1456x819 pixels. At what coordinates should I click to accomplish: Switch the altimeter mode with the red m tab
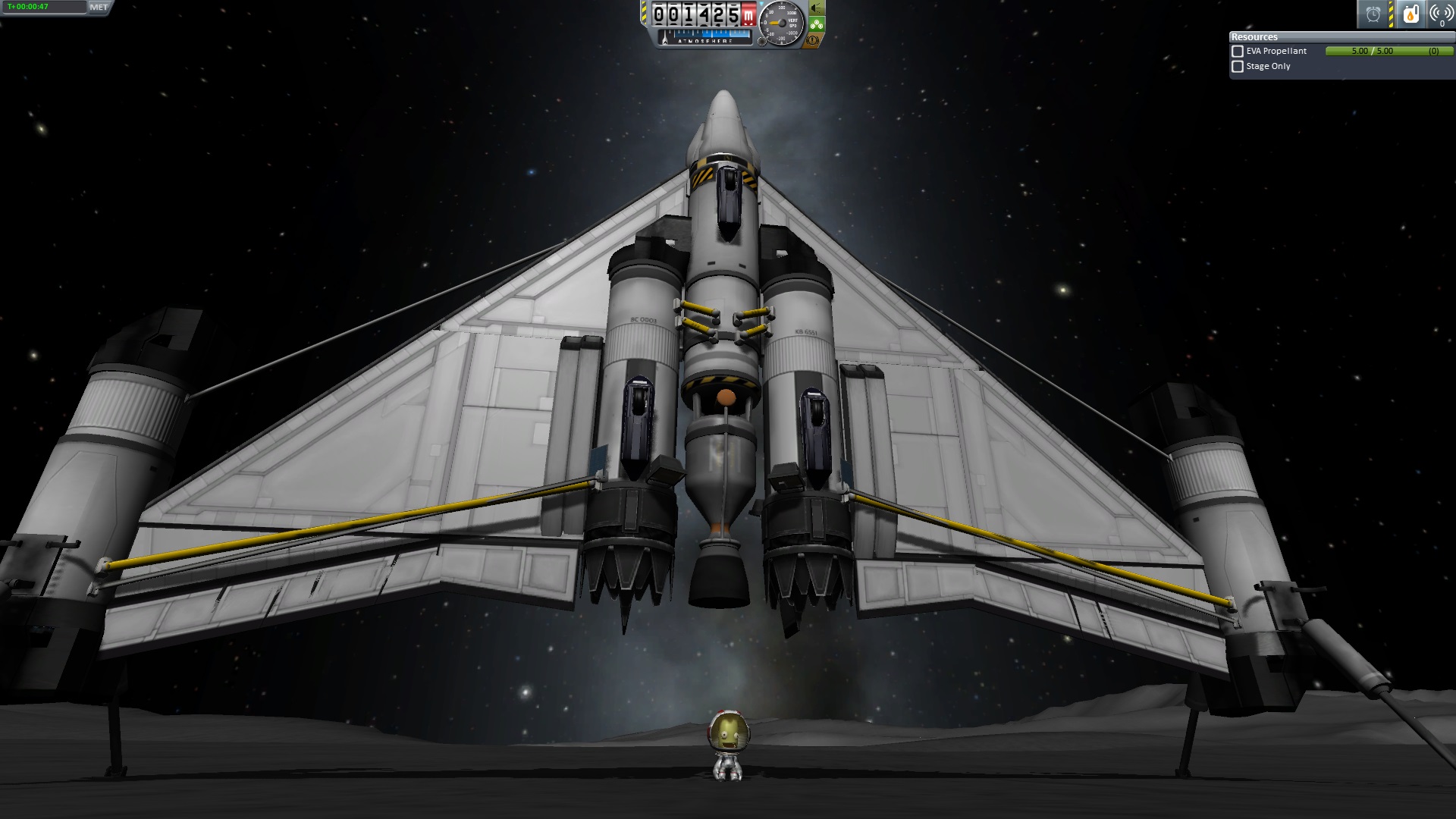pyautogui.click(x=748, y=14)
